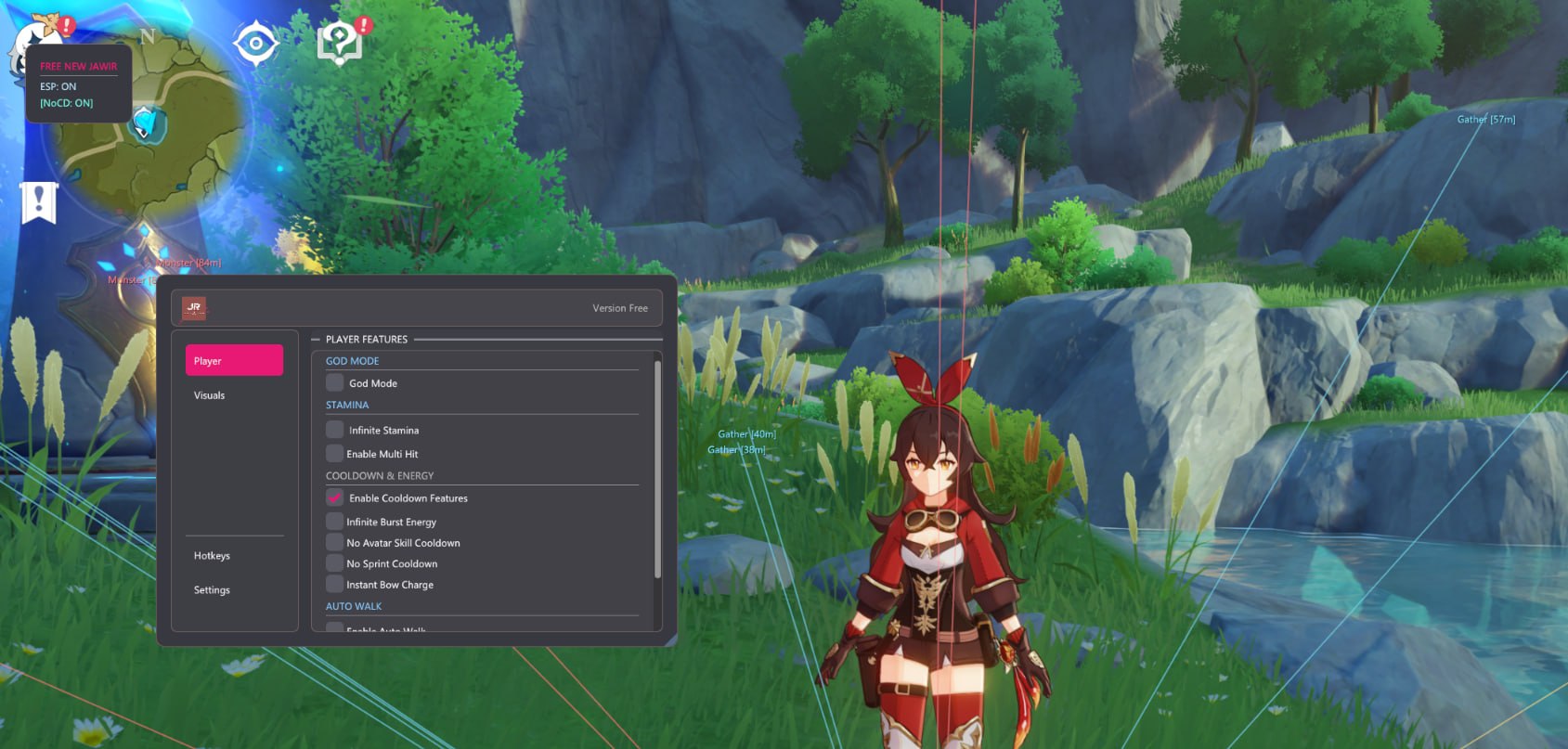Open the tutorial question mark icon
The image size is (1568, 749).
click(340, 43)
